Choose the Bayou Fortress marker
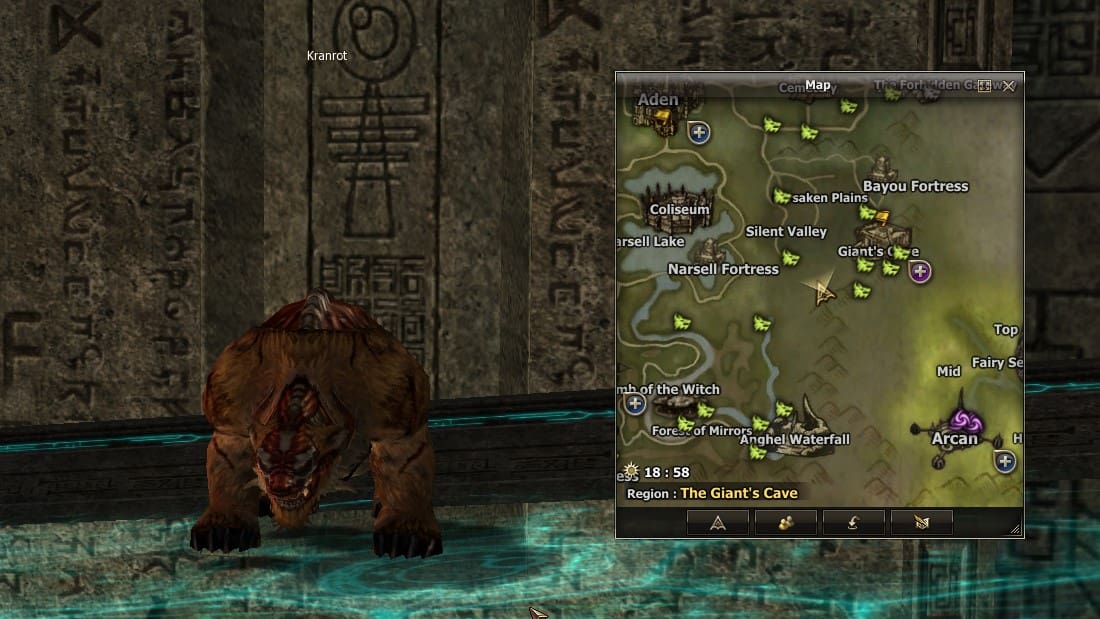The width and height of the screenshot is (1100, 619). (882, 168)
